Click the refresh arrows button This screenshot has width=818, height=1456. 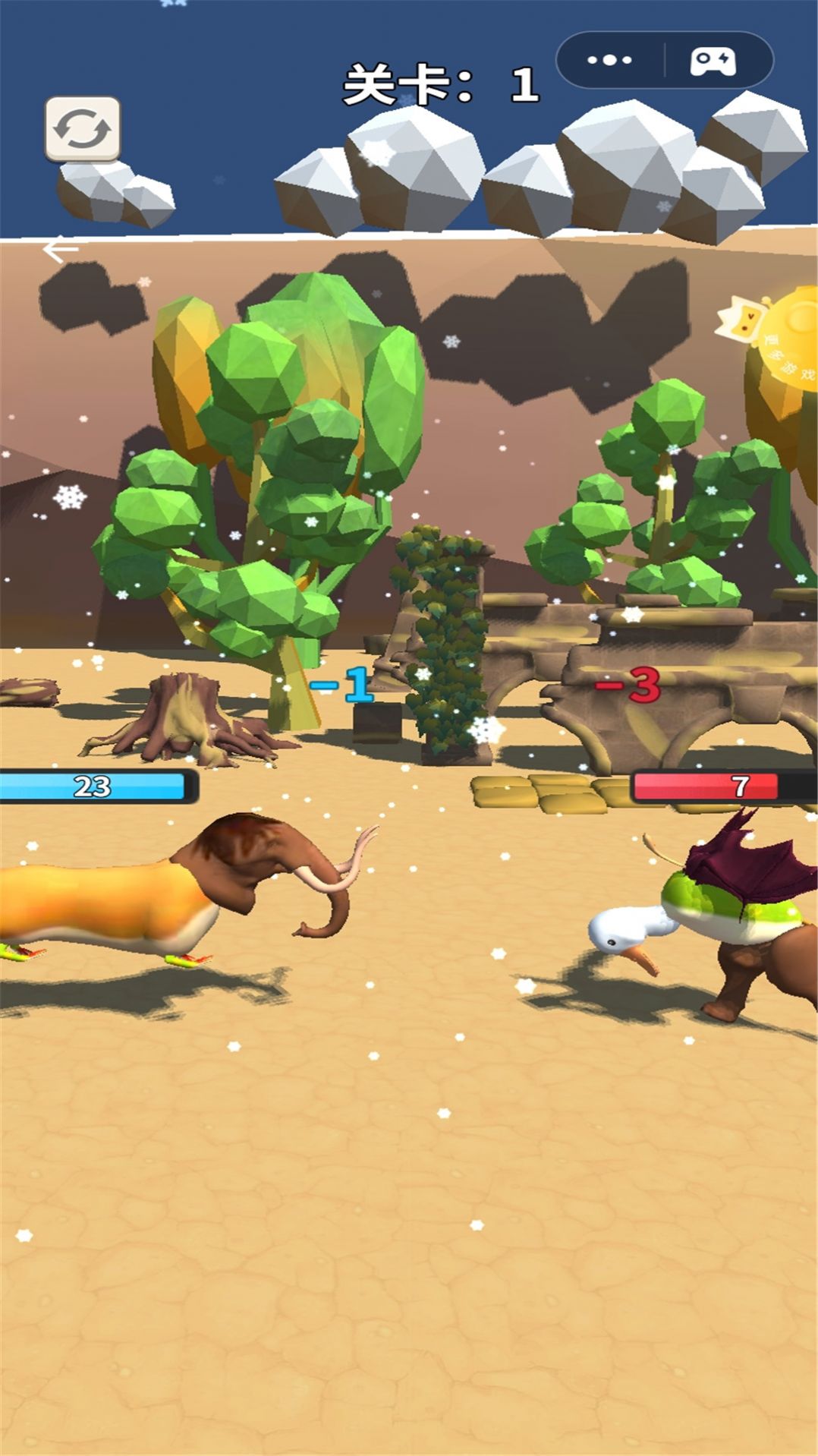pyautogui.click(x=82, y=128)
